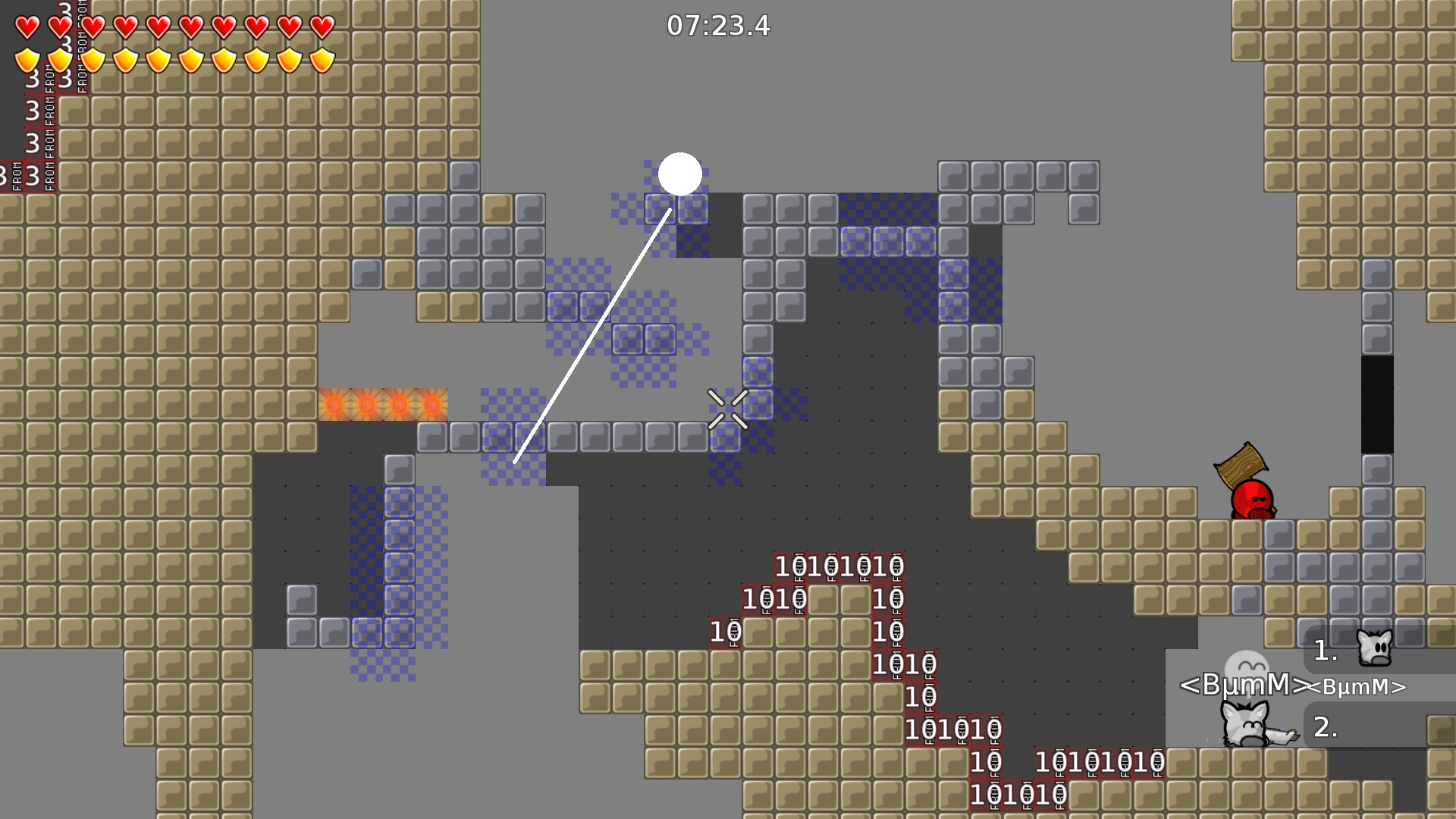Select the last armor shield icon
Viewport: 1456px width, 819px height.
pos(322,59)
